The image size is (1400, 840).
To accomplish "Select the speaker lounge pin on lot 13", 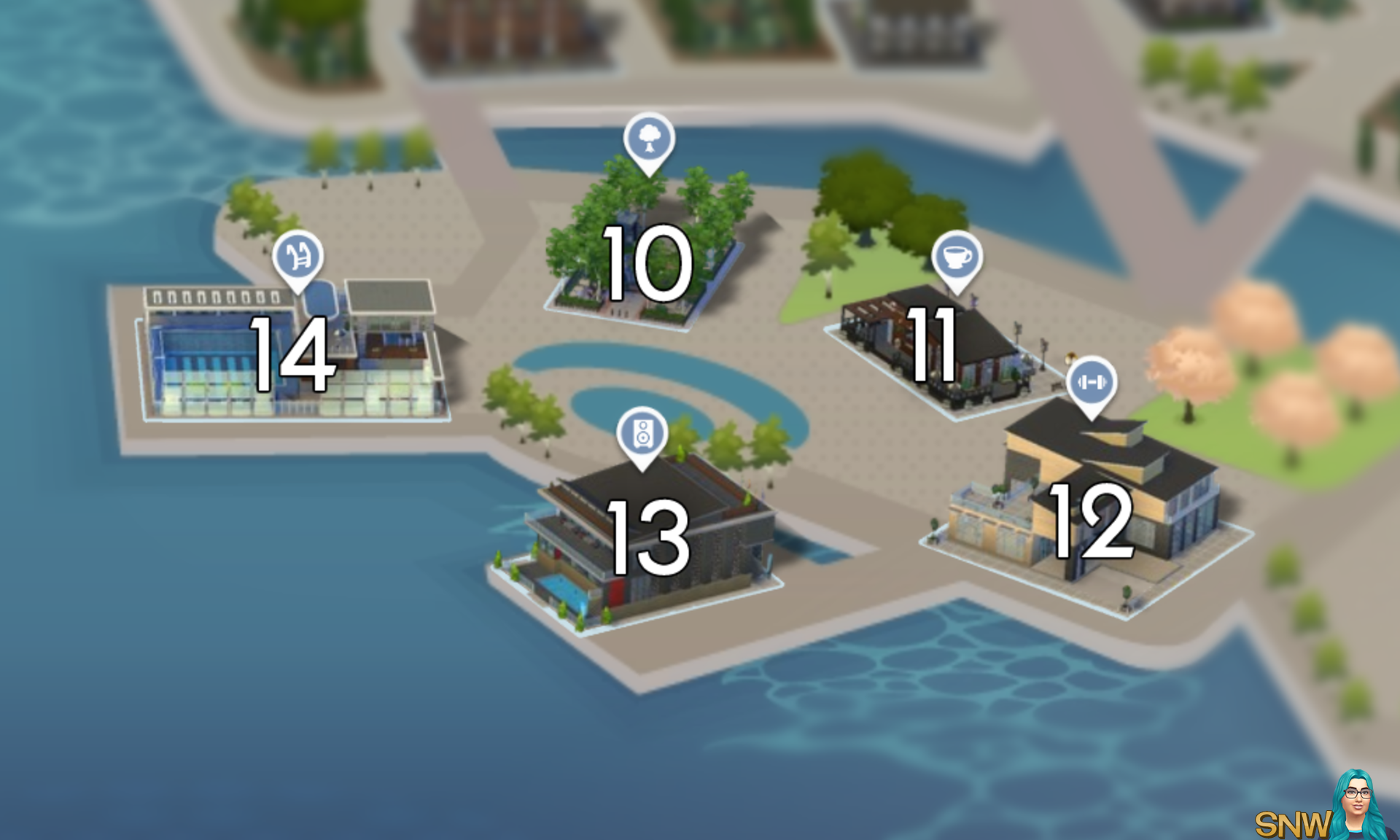I will click(645, 432).
